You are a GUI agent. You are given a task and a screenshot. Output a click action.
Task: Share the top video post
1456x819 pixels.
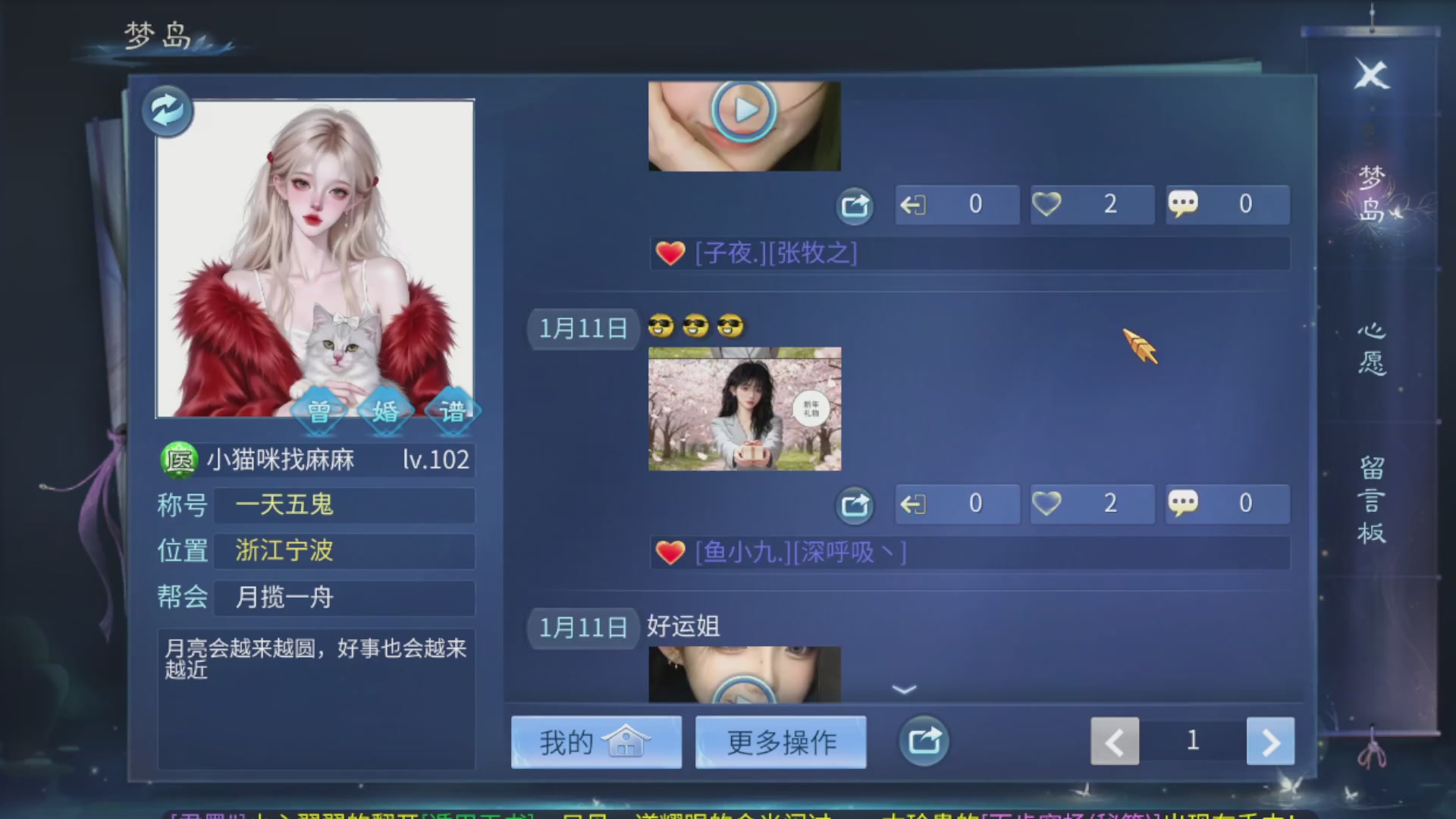[854, 206]
